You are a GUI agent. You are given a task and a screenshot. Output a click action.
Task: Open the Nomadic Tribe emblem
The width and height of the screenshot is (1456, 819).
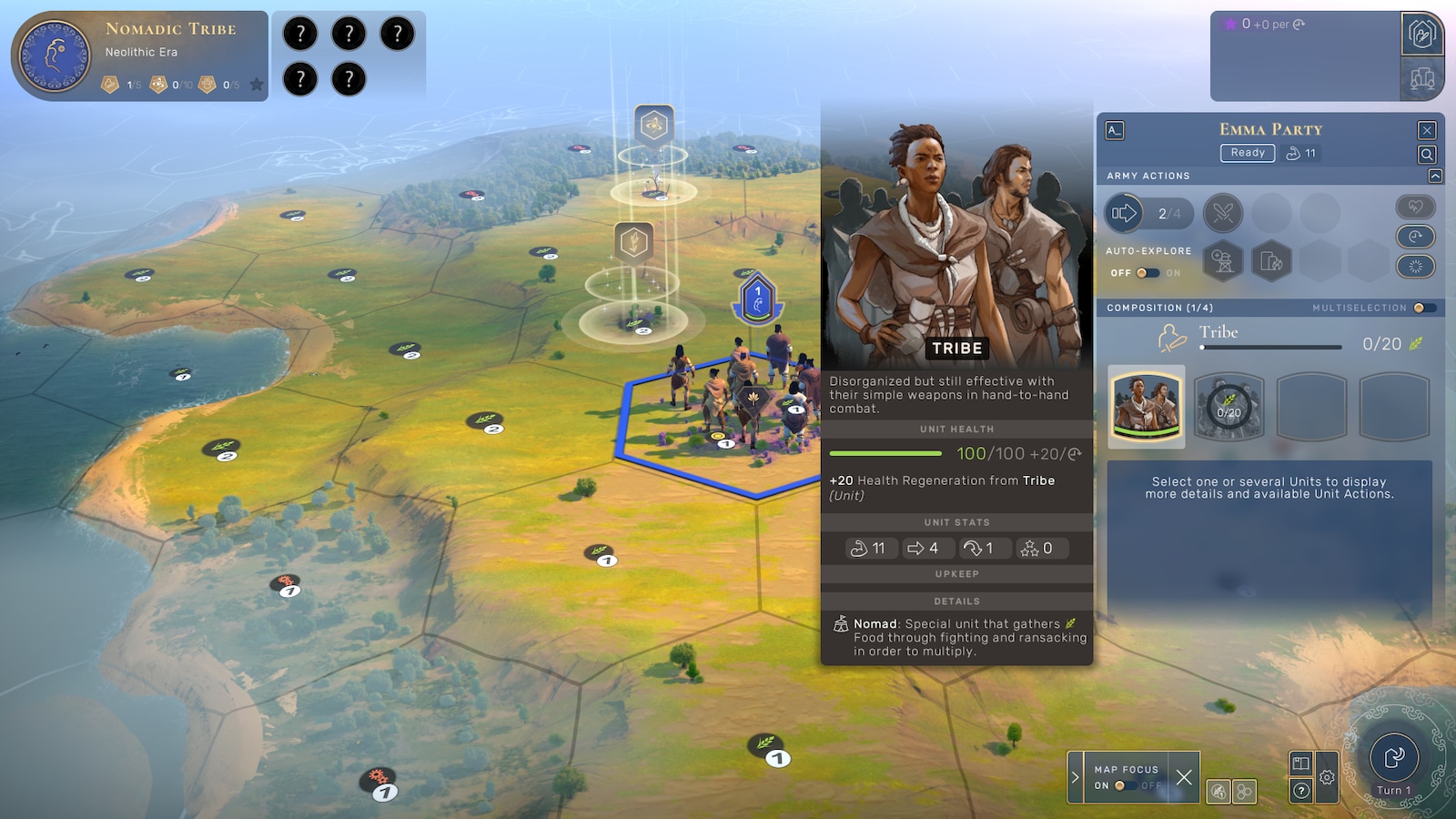[55, 56]
